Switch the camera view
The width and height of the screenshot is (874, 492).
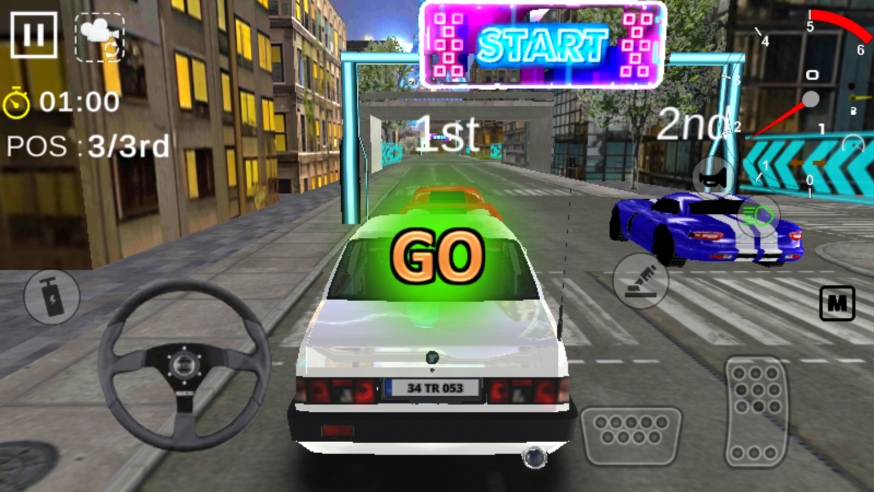99,37
